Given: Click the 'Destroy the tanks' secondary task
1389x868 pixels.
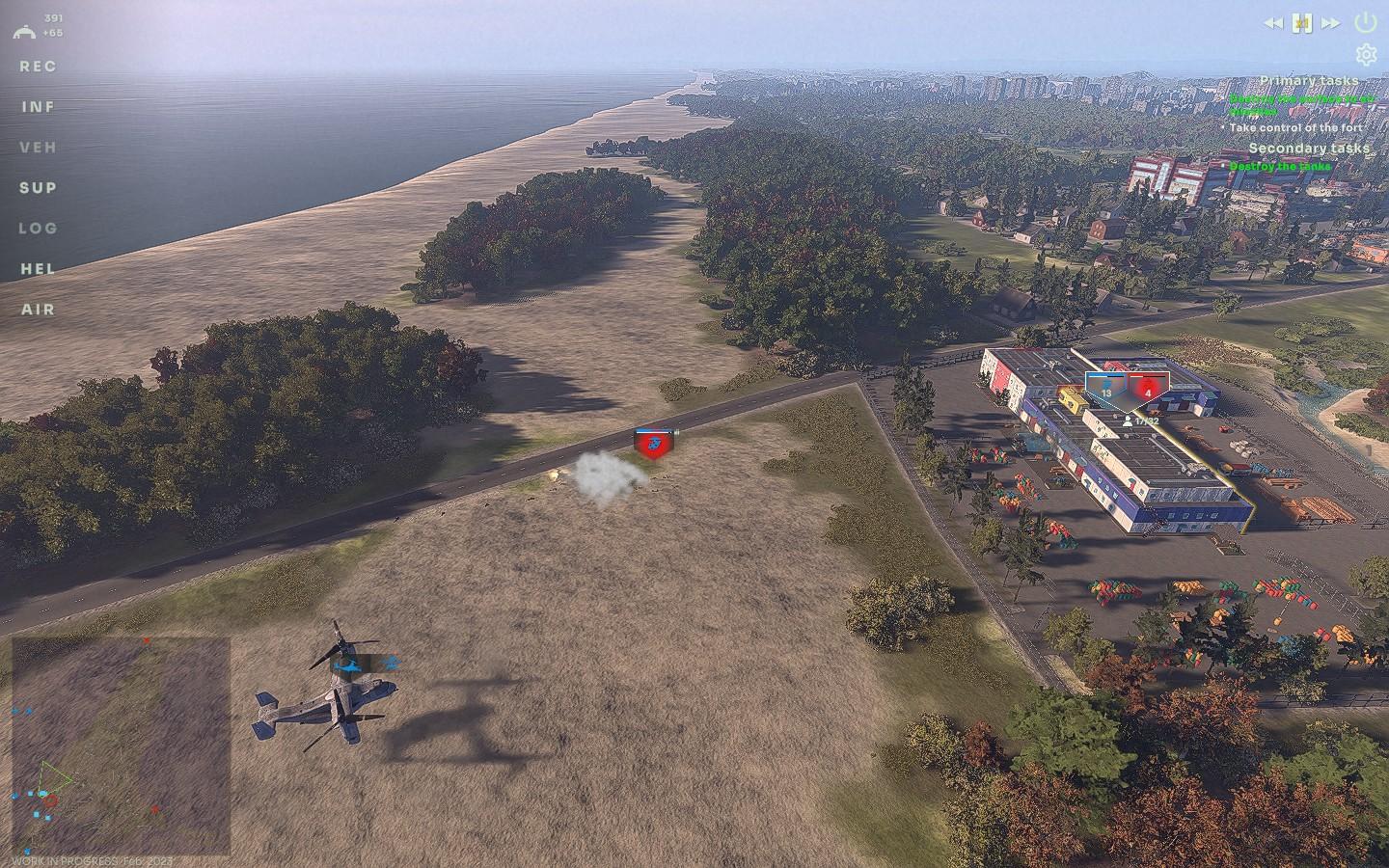Looking at the screenshot, I should click(1280, 167).
